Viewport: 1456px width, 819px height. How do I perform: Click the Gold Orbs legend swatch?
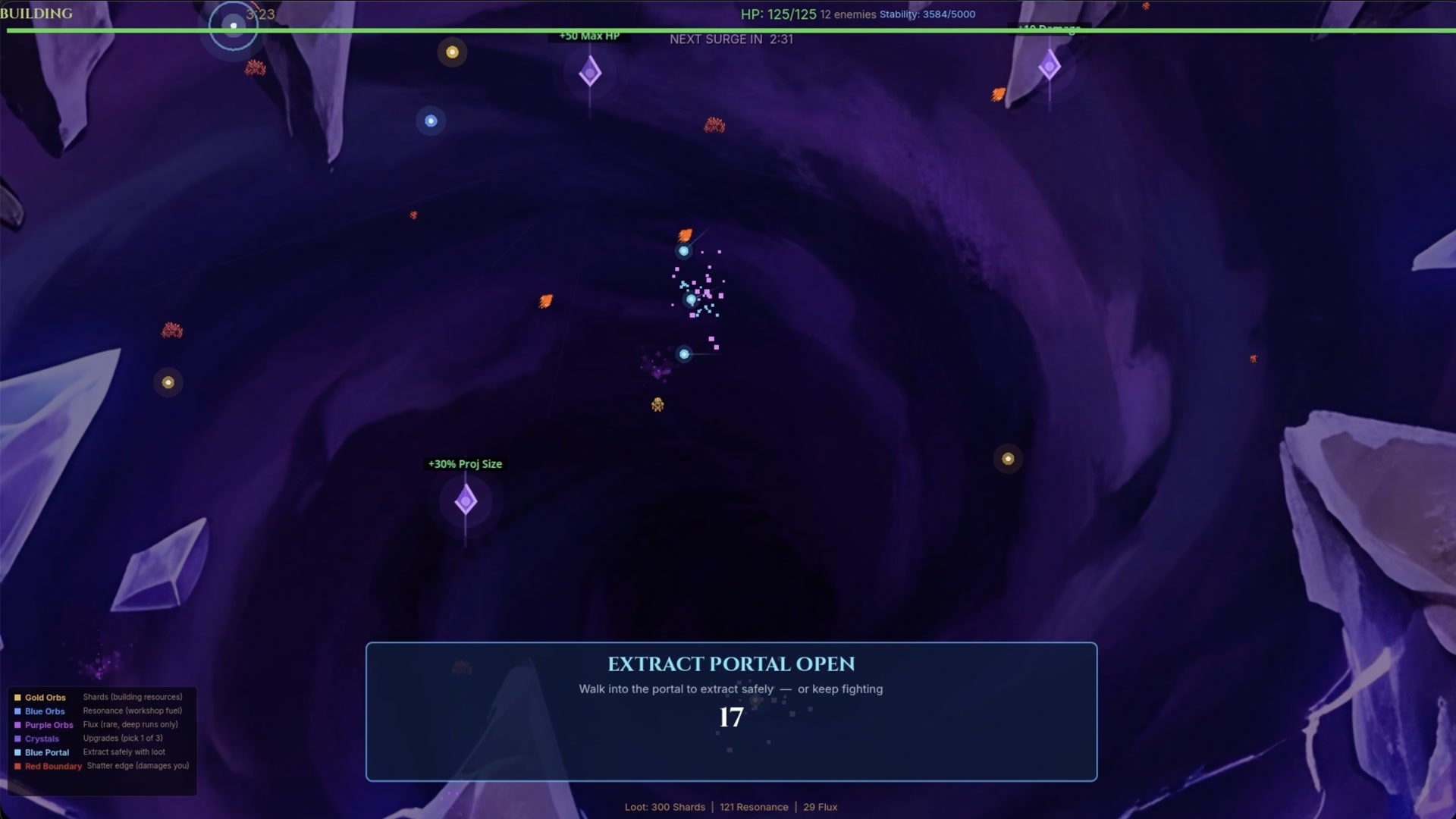coord(17,697)
